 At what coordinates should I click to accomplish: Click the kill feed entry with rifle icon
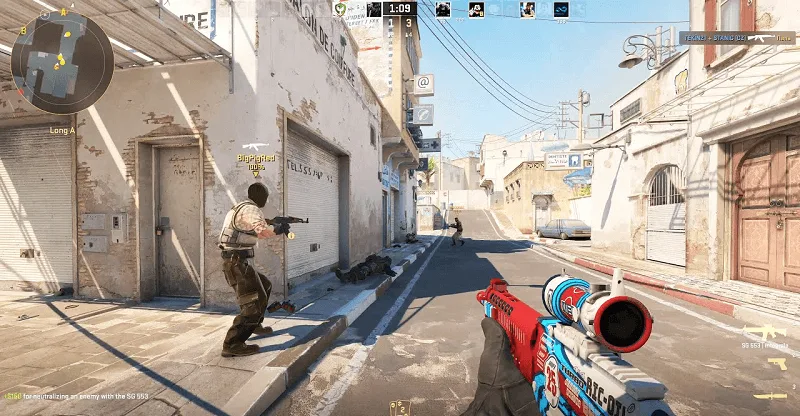point(737,37)
